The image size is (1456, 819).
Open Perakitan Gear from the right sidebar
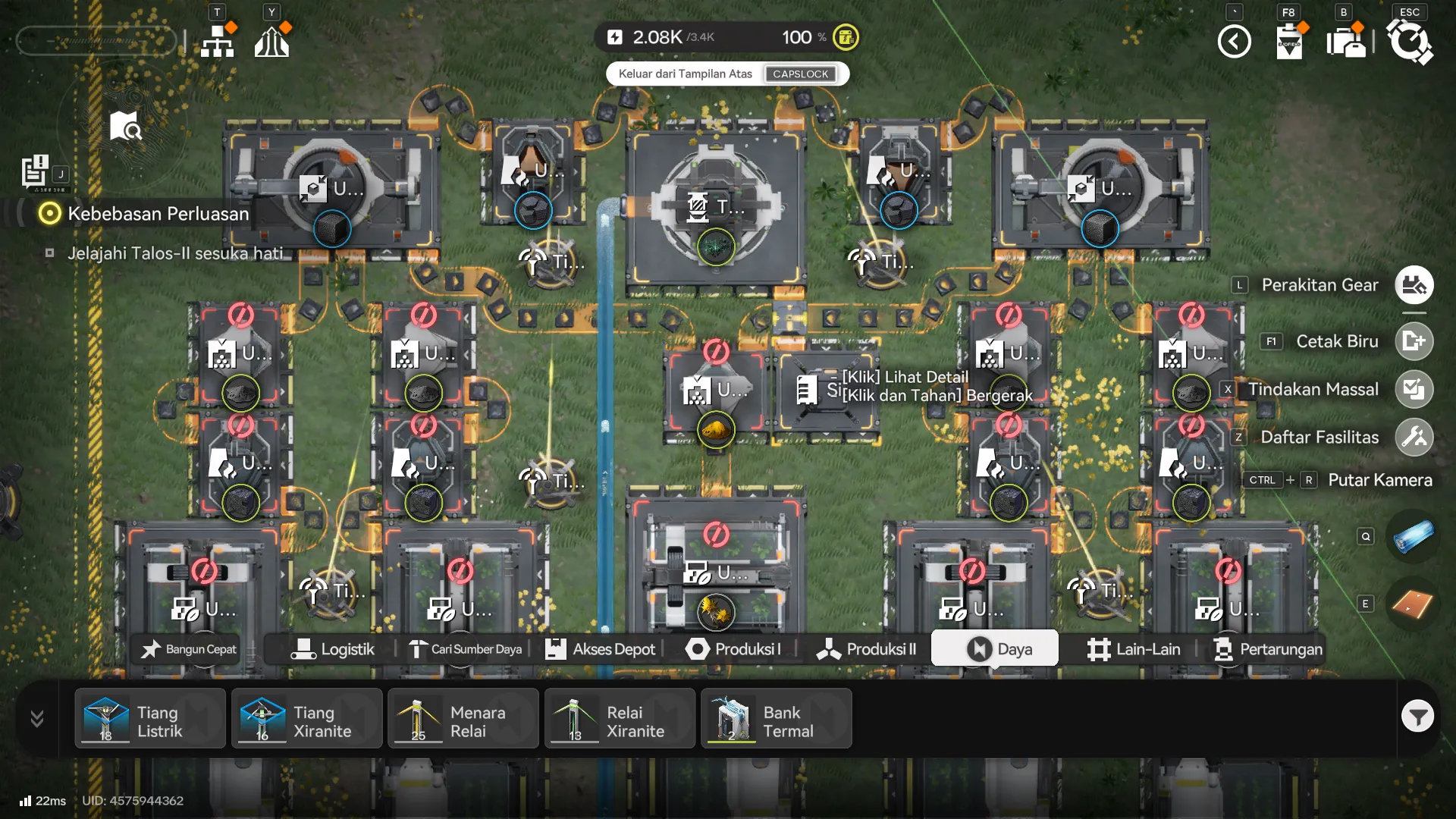pos(1414,284)
